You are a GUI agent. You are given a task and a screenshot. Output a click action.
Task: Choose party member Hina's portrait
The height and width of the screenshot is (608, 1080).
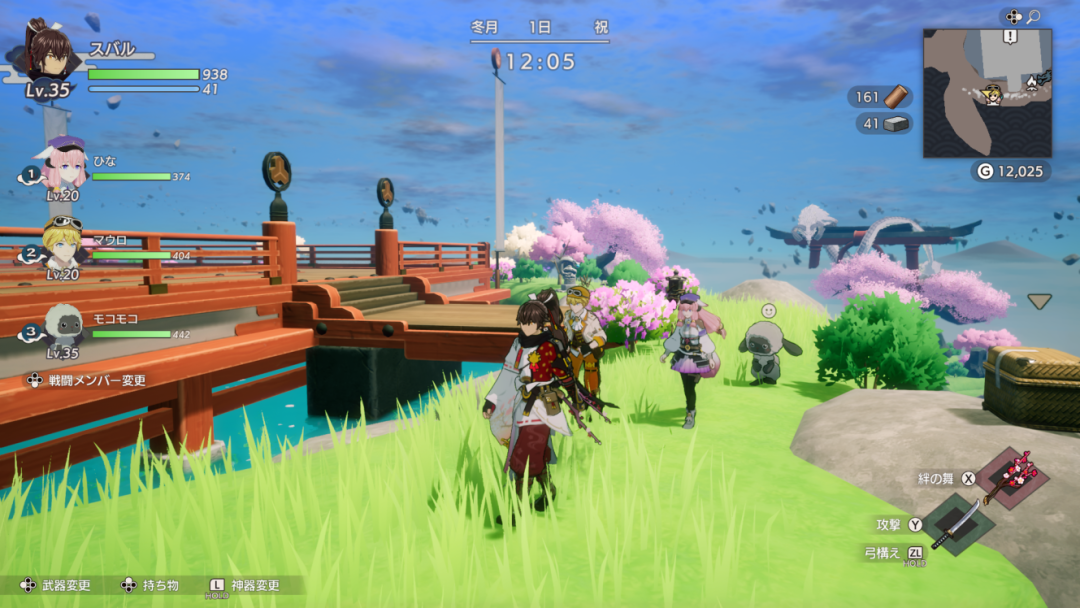pyautogui.click(x=62, y=167)
